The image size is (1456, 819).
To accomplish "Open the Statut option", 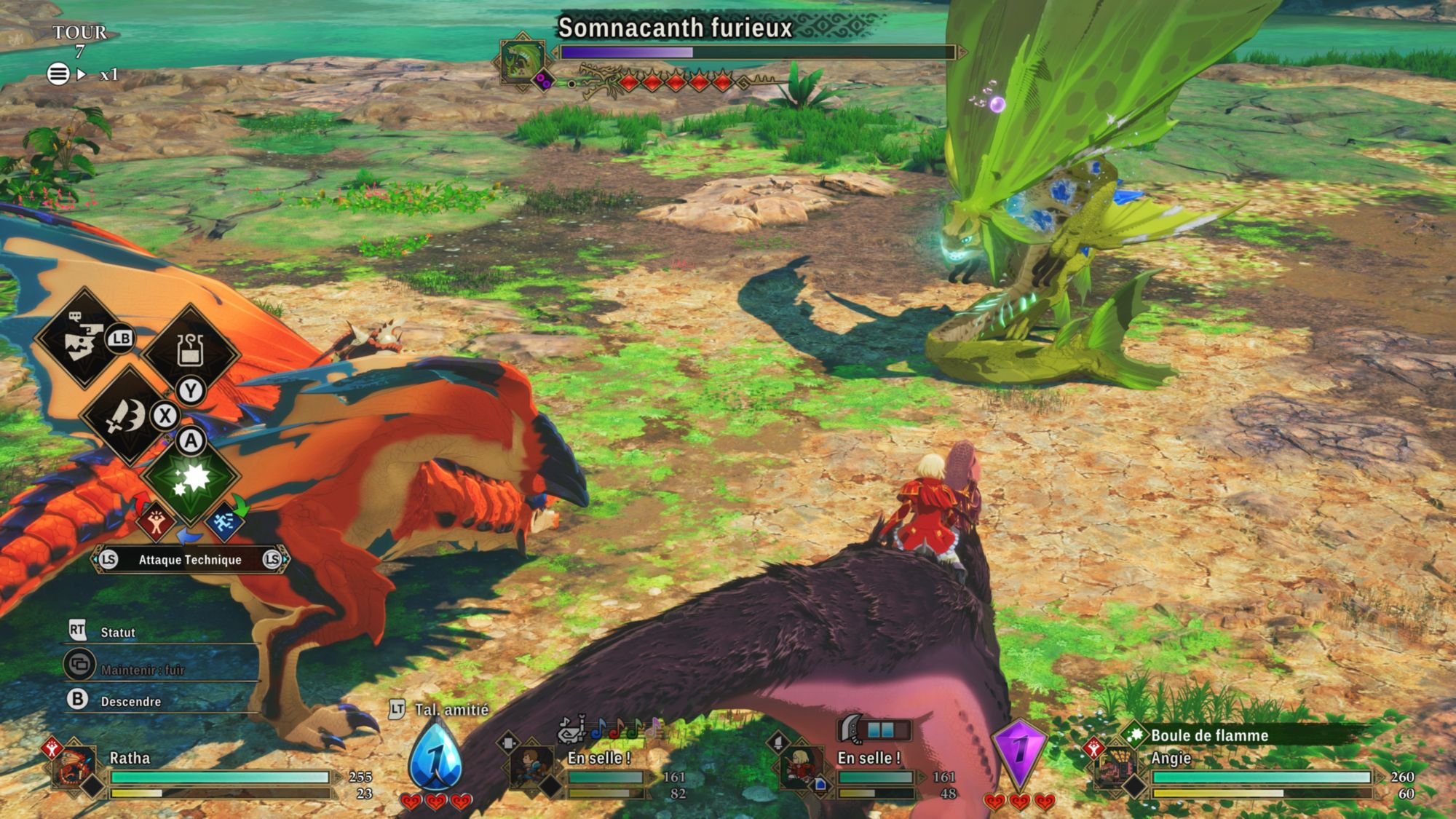I will coord(116,632).
